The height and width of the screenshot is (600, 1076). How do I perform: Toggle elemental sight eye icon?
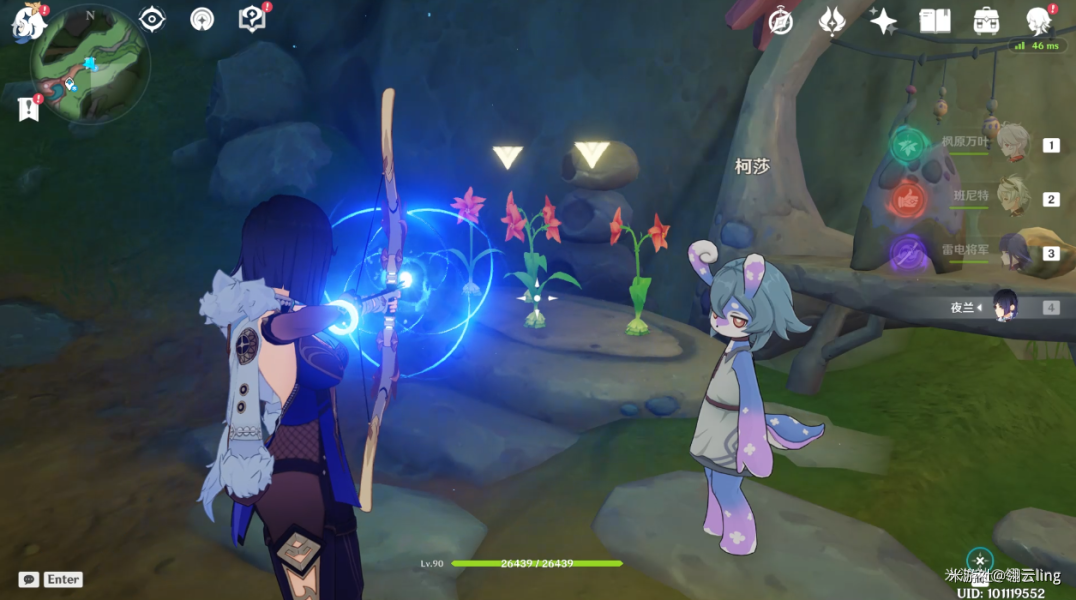[x=152, y=19]
